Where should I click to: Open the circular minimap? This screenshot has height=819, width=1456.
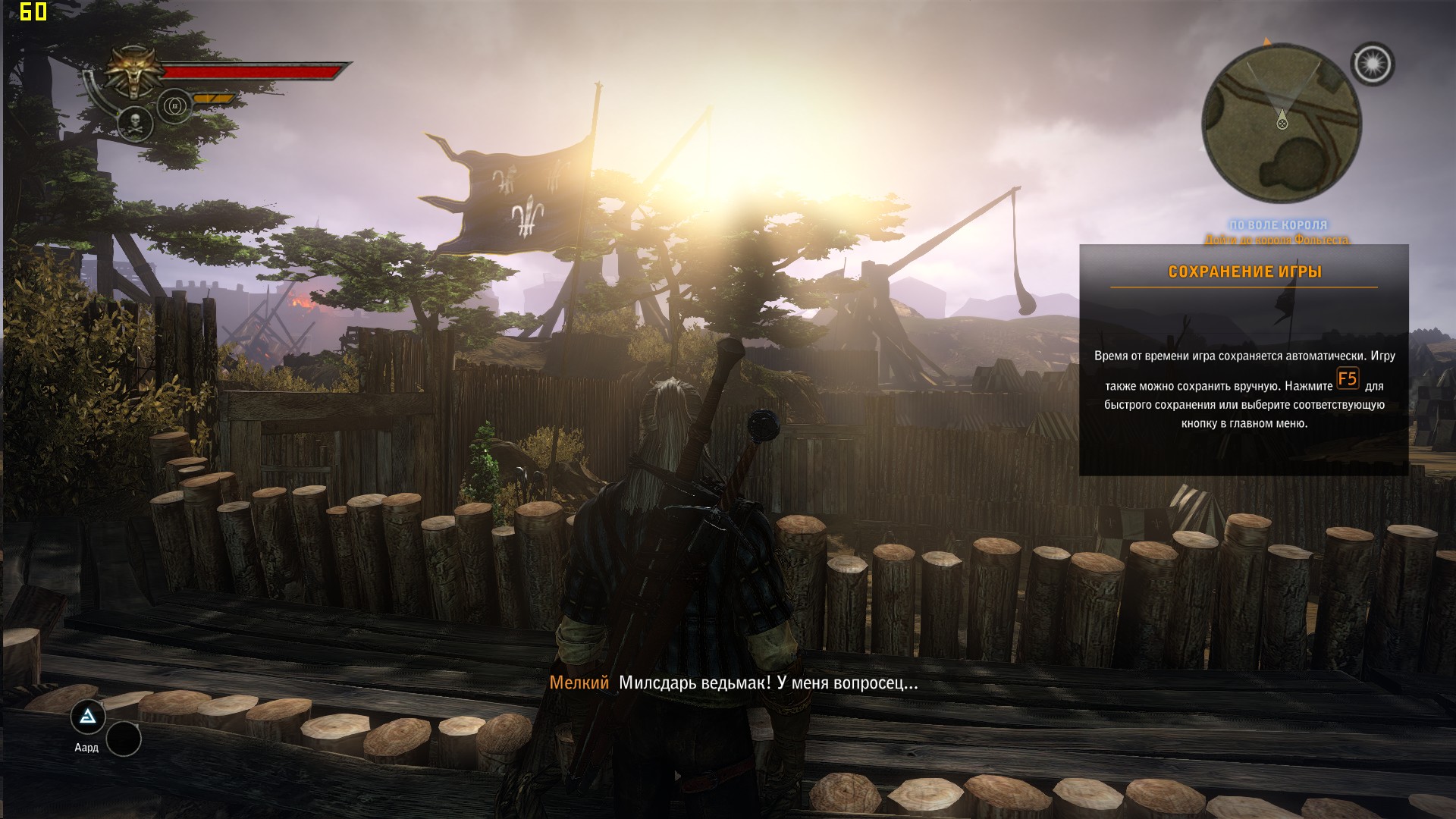(x=1282, y=124)
